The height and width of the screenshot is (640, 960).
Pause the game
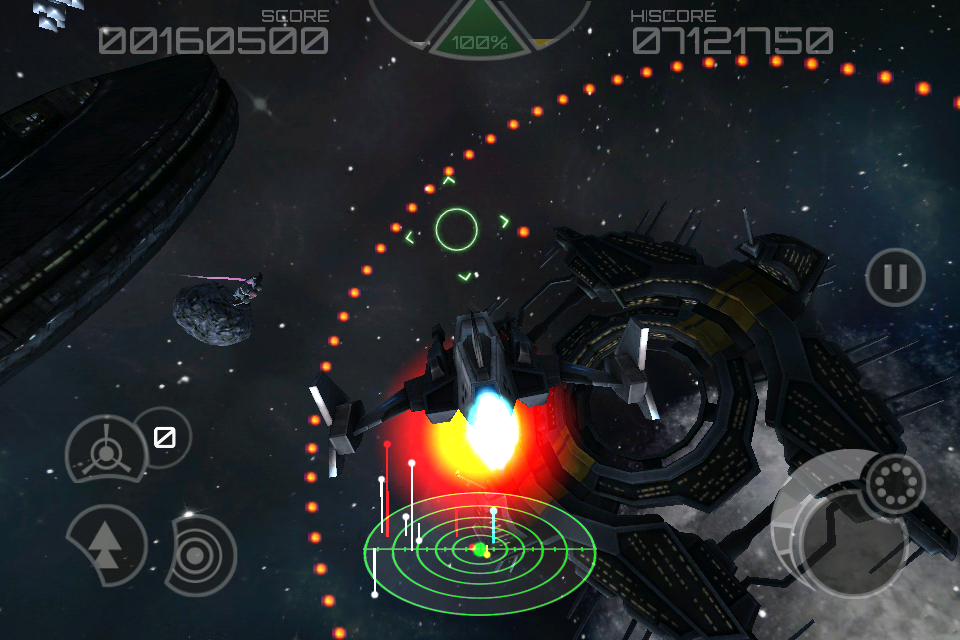pos(895,277)
